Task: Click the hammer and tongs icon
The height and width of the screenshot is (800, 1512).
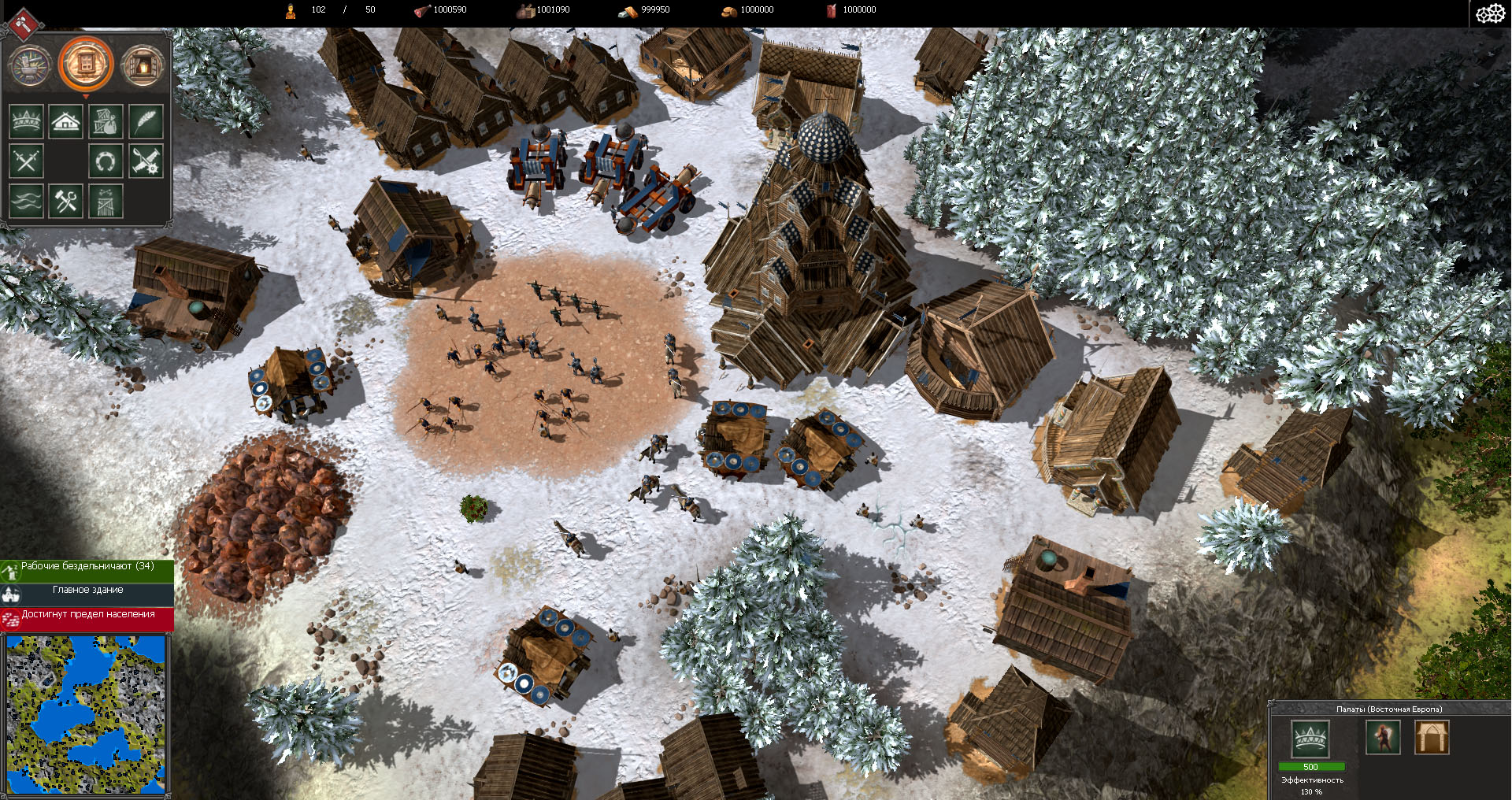Action: [x=66, y=201]
